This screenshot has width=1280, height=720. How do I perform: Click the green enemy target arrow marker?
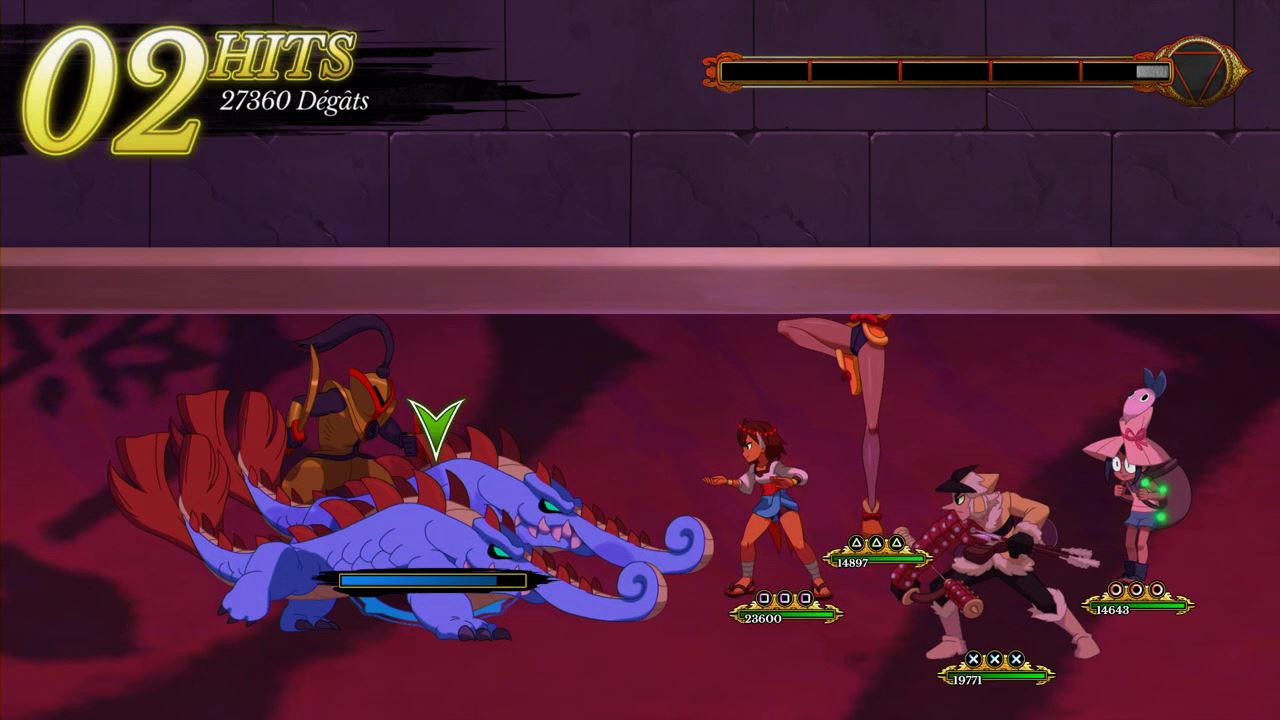(x=436, y=427)
